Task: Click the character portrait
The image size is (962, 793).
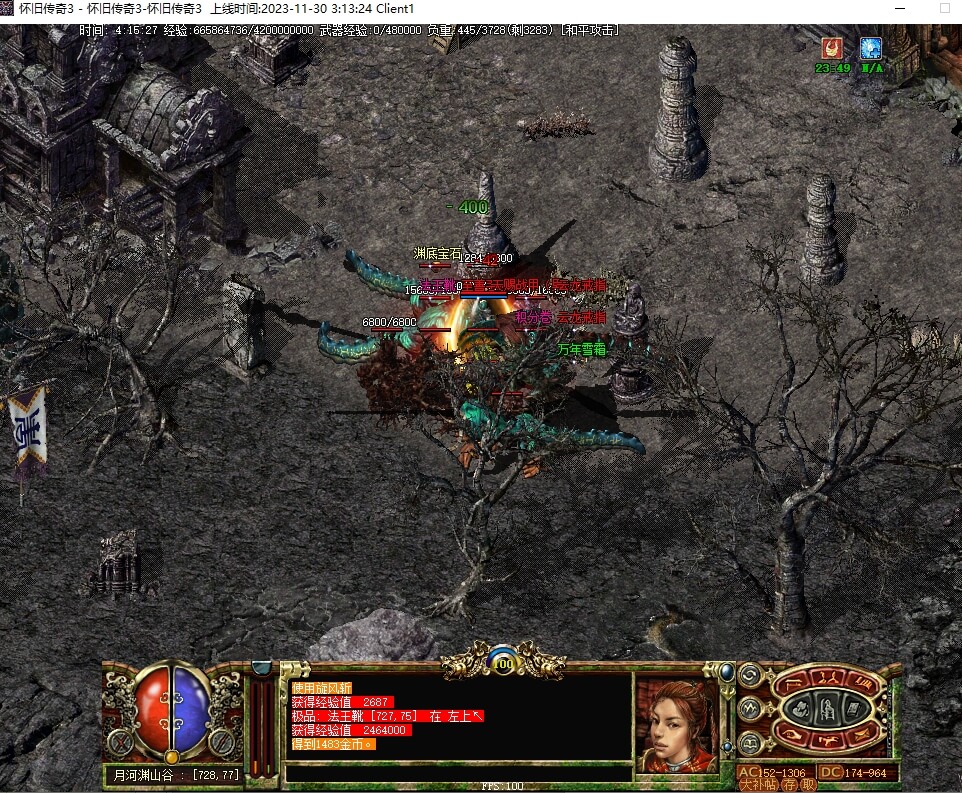Action: 677,724
